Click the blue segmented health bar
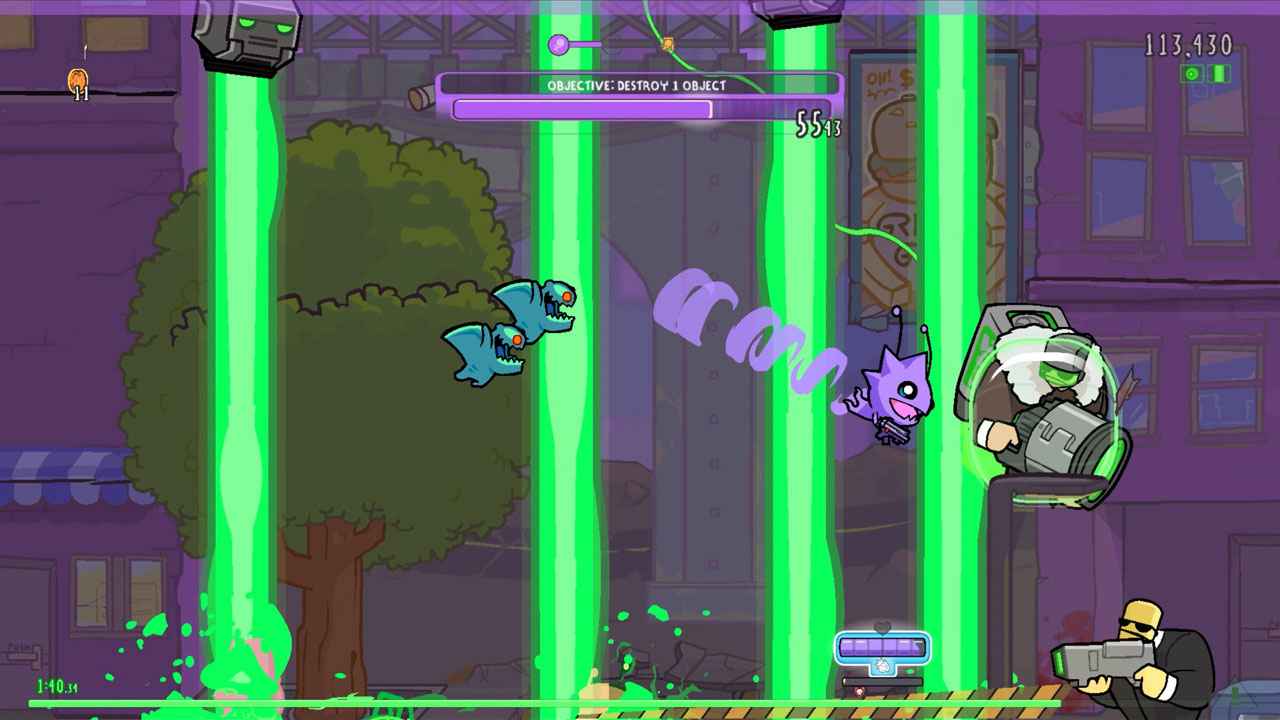This screenshot has width=1280, height=720. pos(882,647)
